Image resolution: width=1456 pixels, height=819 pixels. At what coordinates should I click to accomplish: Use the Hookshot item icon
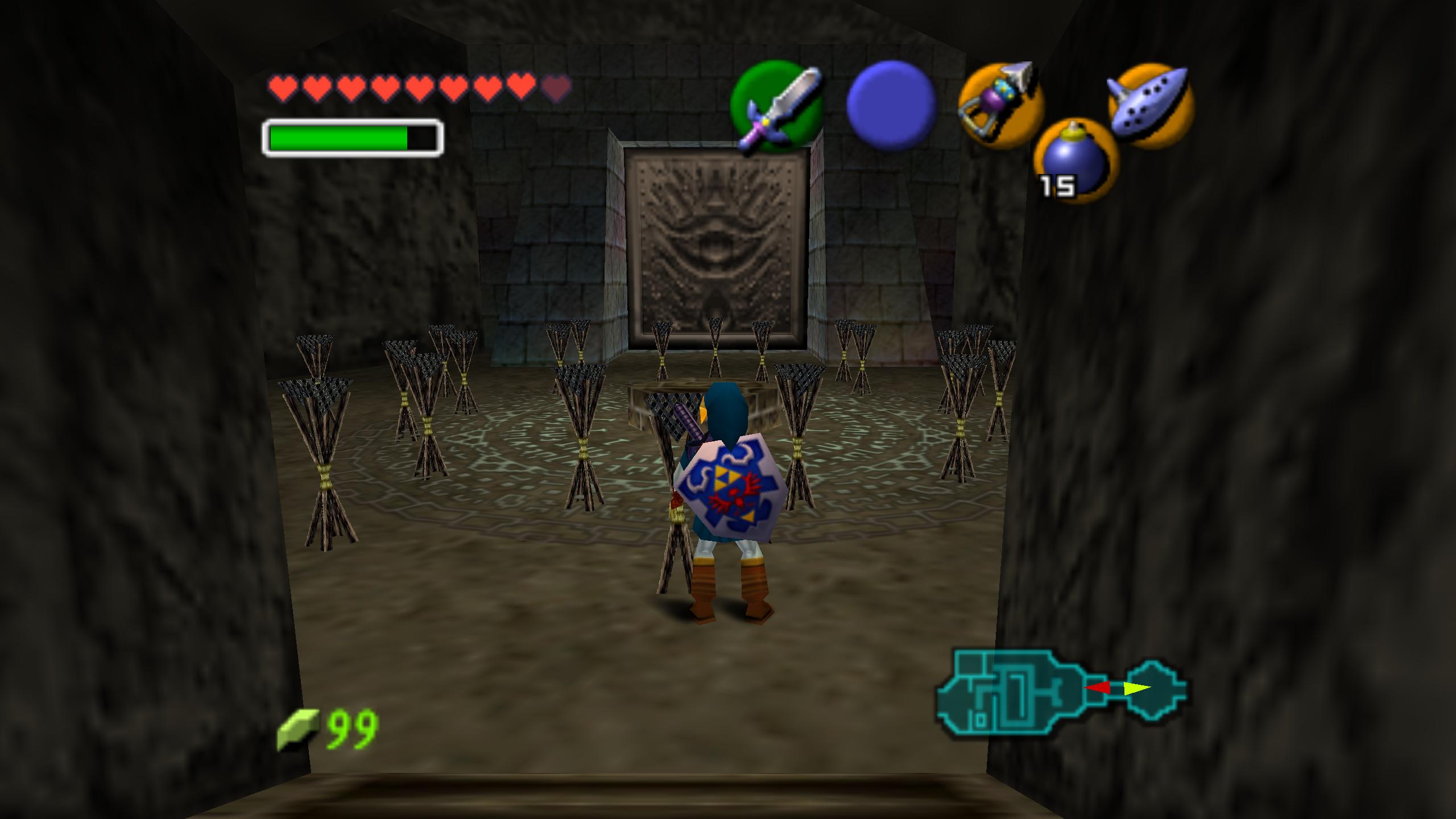click(x=1001, y=106)
